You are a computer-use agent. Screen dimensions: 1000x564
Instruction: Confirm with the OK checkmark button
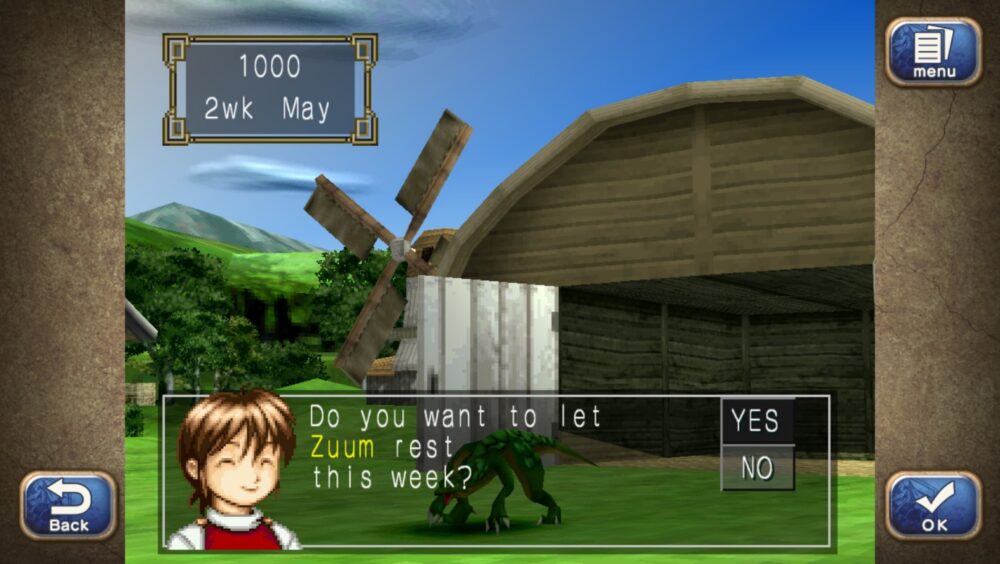coord(933,505)
